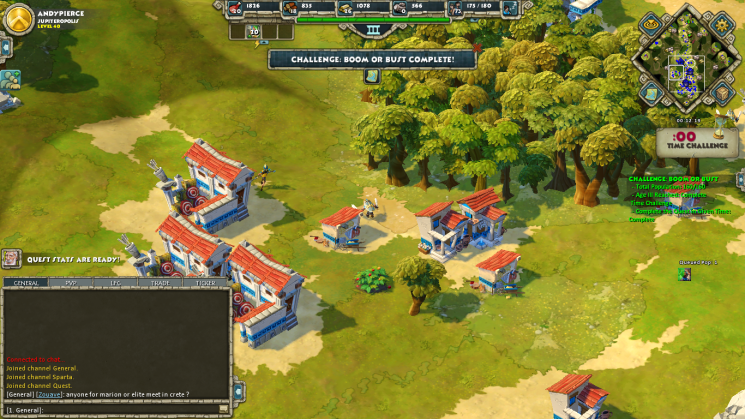
Task: Switch to the LFG chat tab
Action: click(x=116, y=283)
